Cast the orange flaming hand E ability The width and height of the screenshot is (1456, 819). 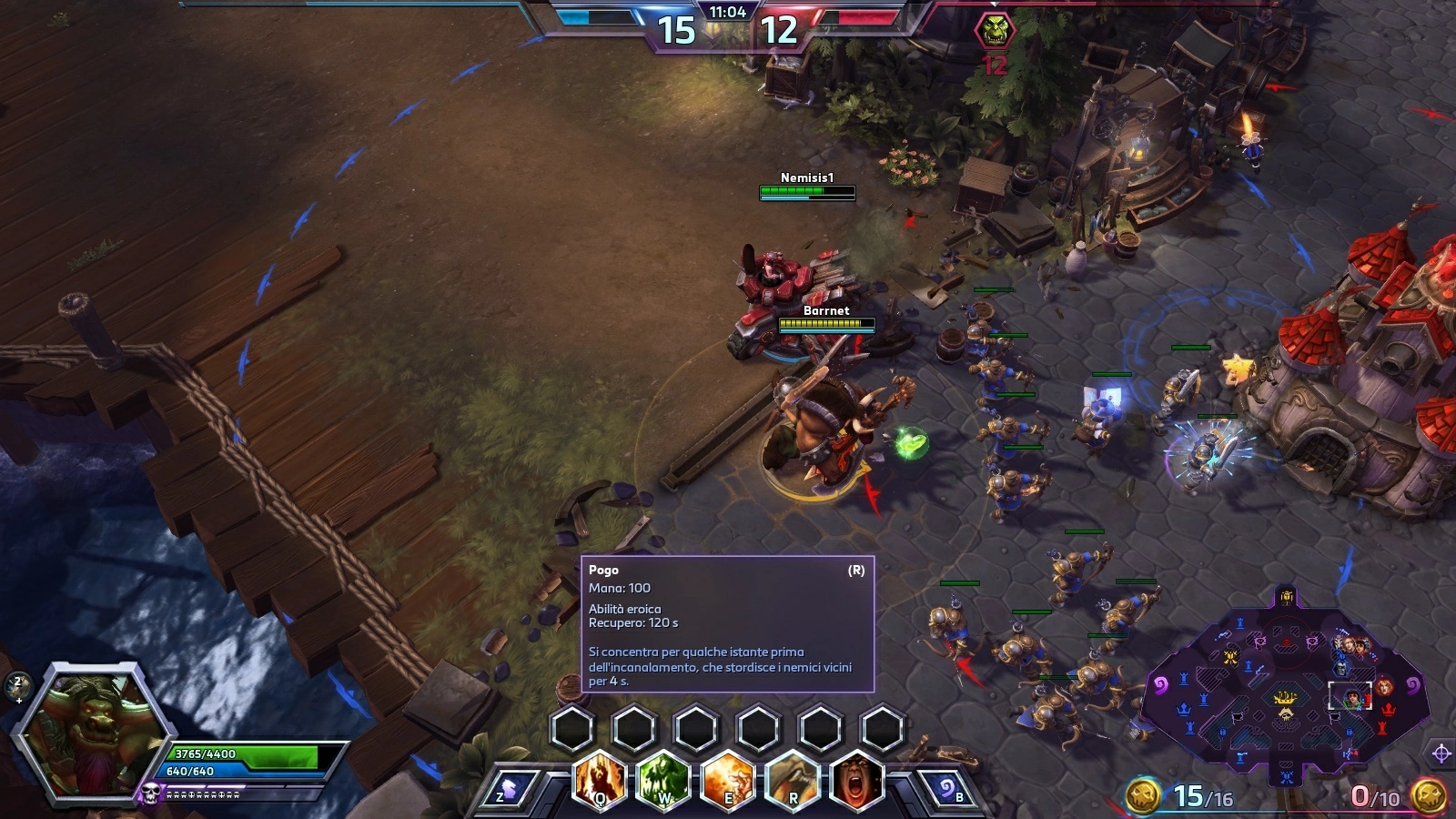pyautogui.click(x=728, y=780)
